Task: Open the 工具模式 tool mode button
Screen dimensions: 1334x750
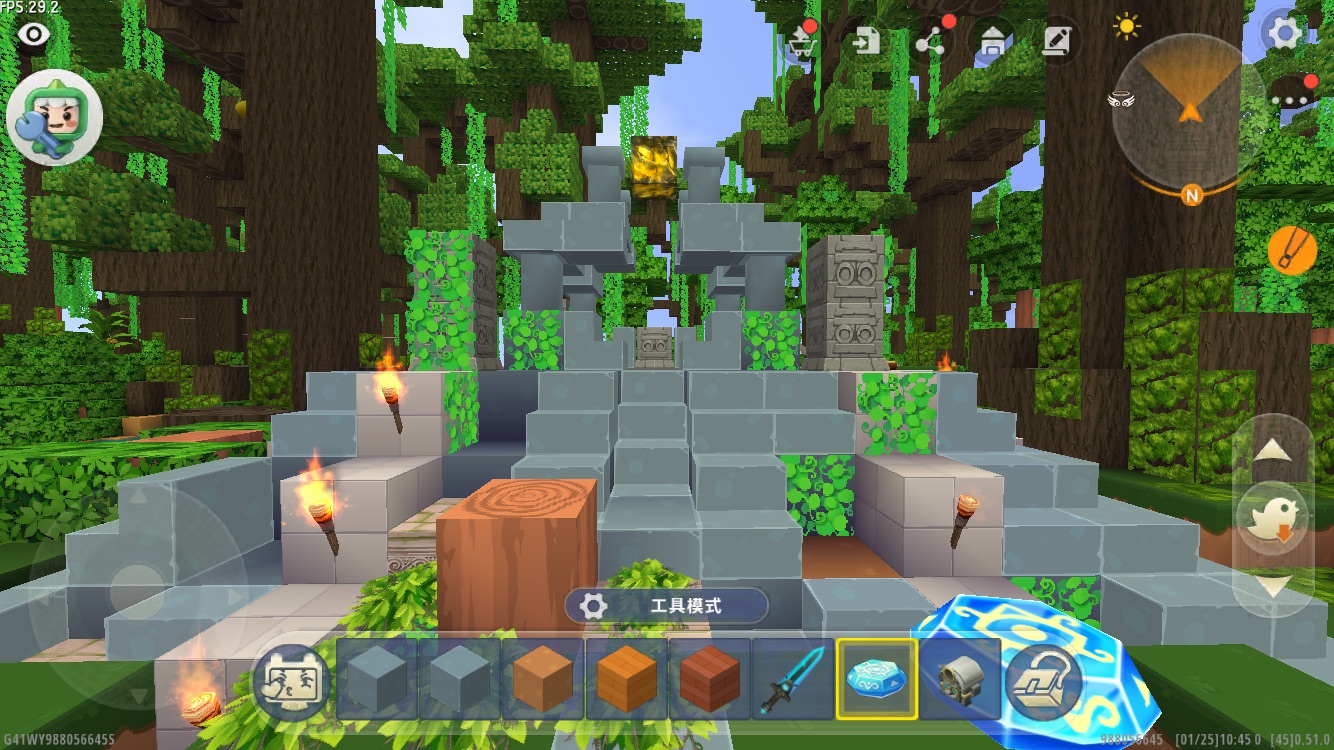Action: (666, 606)
